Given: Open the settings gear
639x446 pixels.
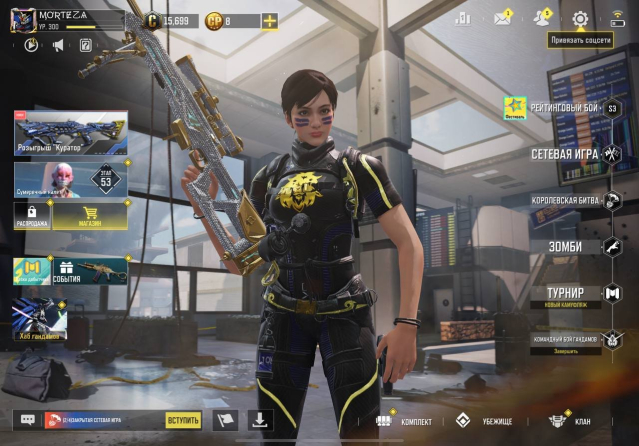Looking at the screenshot, I should (580, 18).
